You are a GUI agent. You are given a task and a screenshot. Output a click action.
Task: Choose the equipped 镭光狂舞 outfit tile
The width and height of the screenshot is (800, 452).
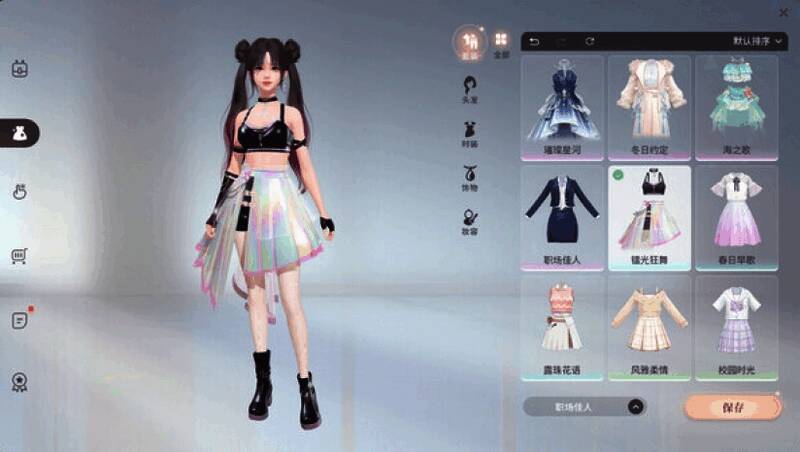pos(649,217)
